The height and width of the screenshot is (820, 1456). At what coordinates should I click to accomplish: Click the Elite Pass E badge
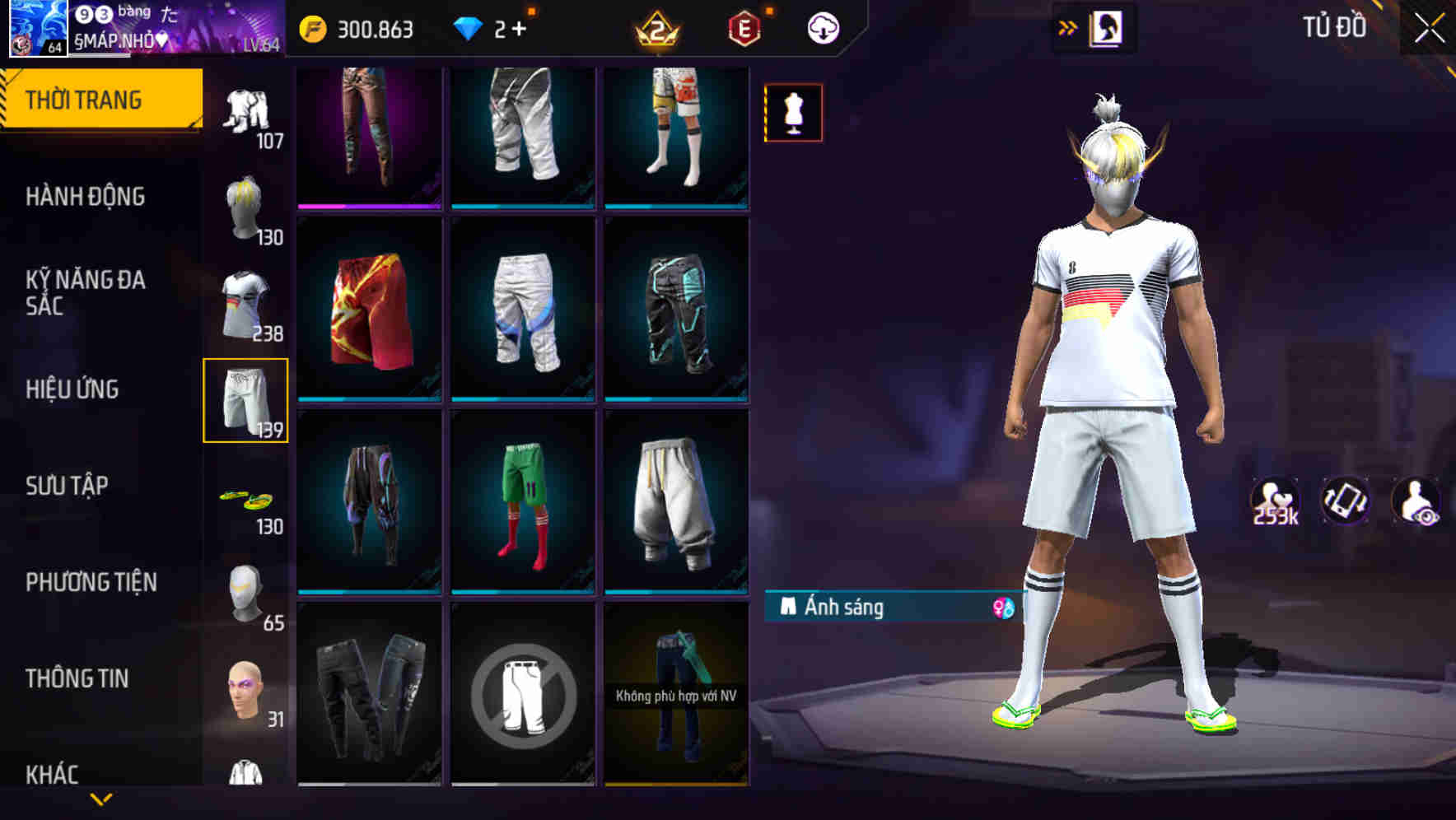click(744, 26)
